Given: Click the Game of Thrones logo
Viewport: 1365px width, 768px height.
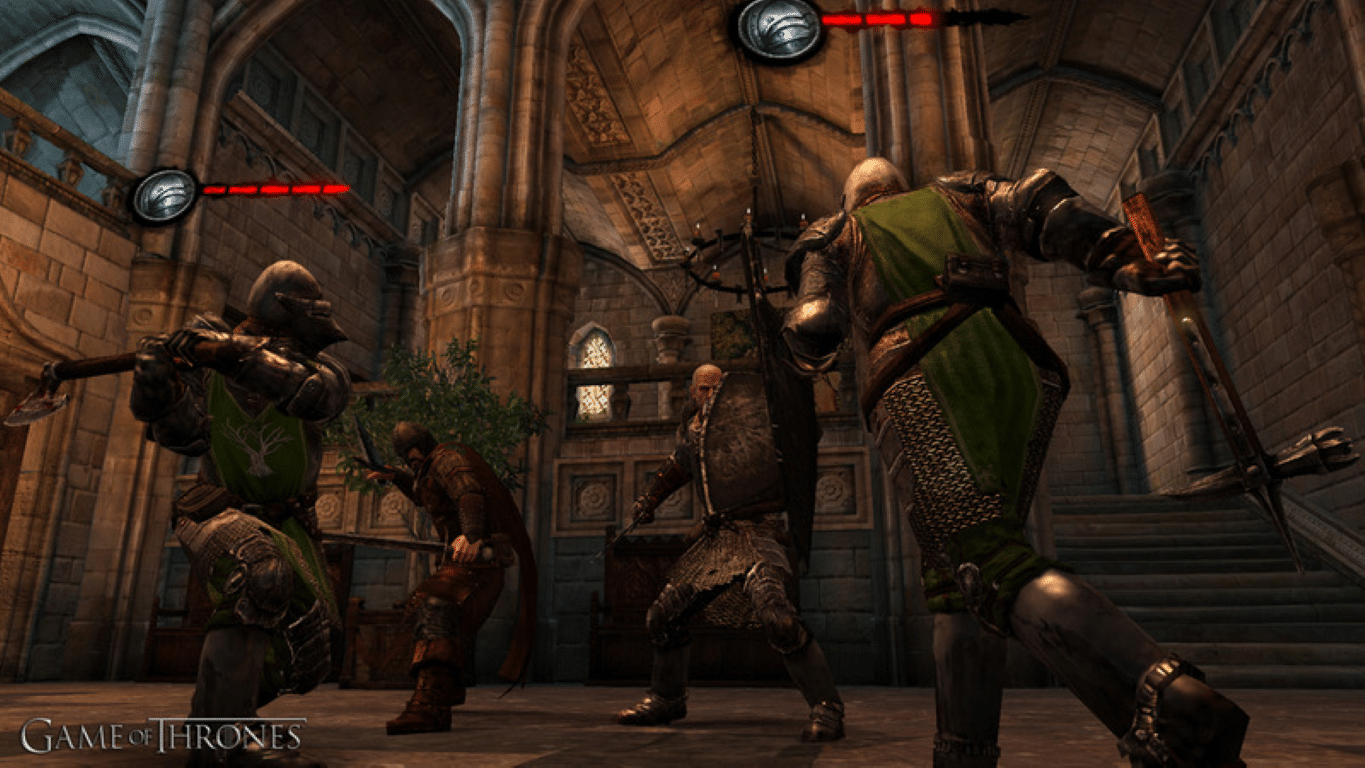Looking at the screenshot, I should pos(160,733).
